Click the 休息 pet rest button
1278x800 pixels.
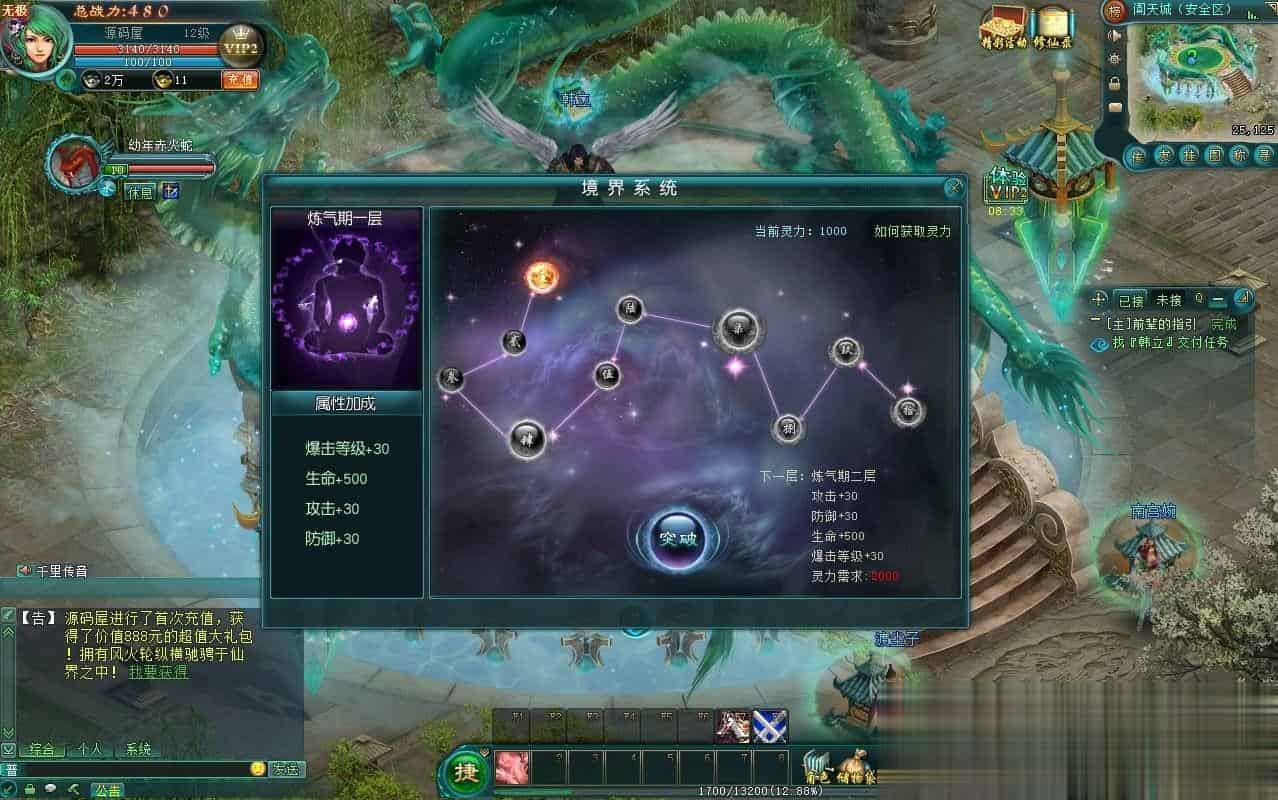(x=140, y=191)
